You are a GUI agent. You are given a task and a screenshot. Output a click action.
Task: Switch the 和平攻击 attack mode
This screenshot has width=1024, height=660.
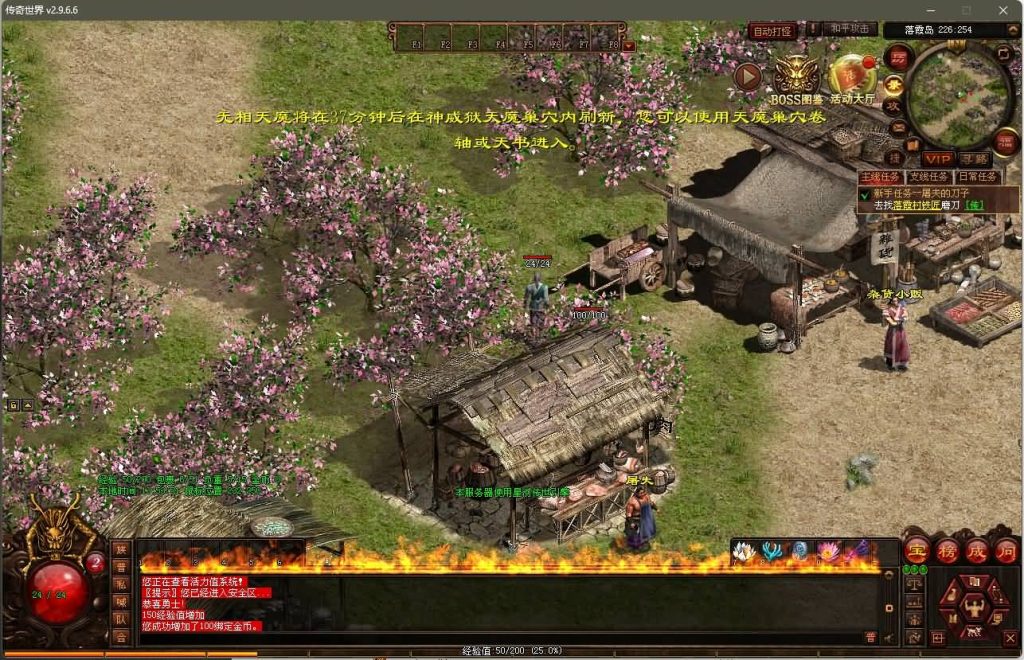click(851, 30)
